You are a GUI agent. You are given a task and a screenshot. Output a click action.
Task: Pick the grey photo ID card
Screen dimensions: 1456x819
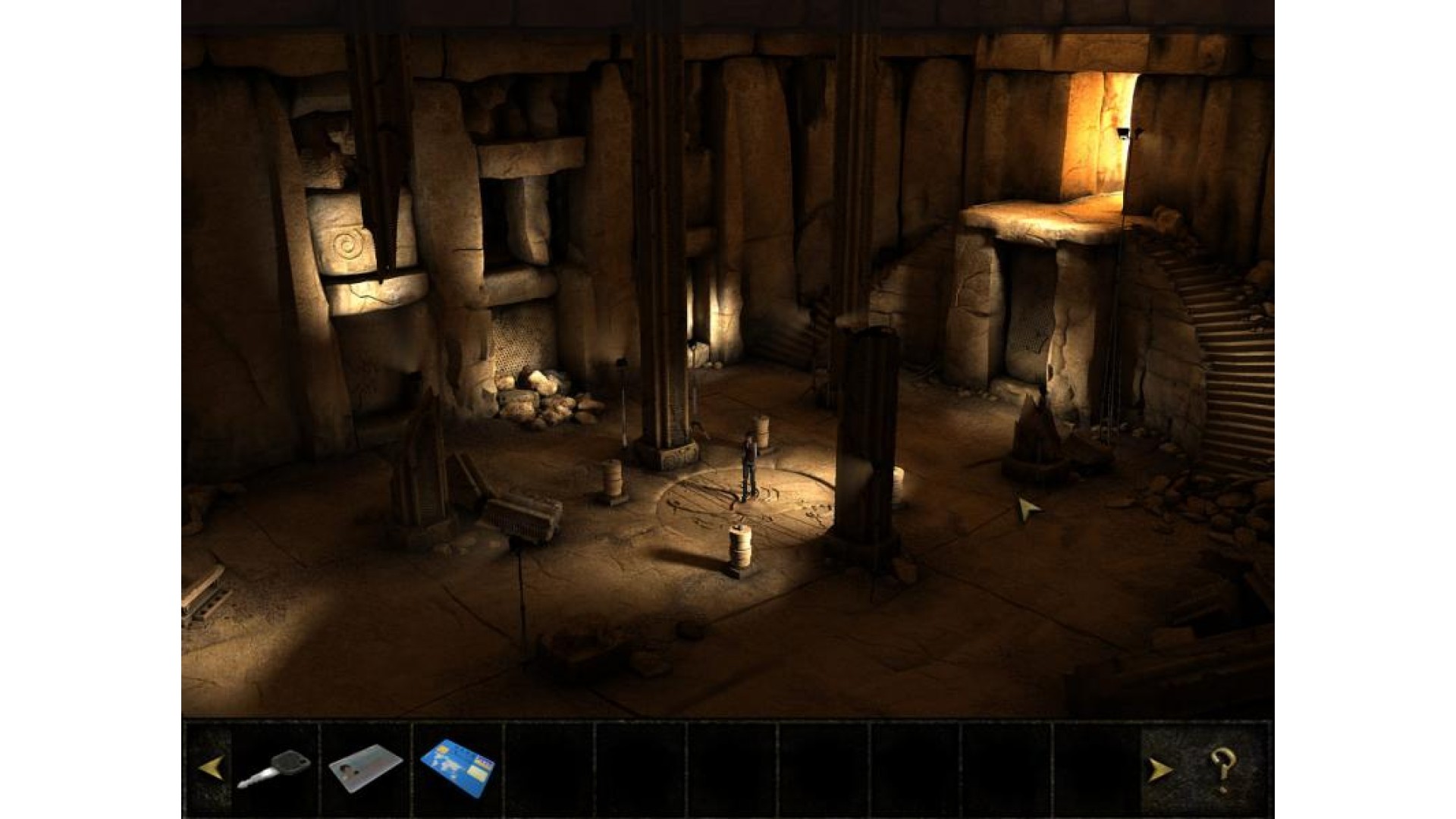(366, 769)
